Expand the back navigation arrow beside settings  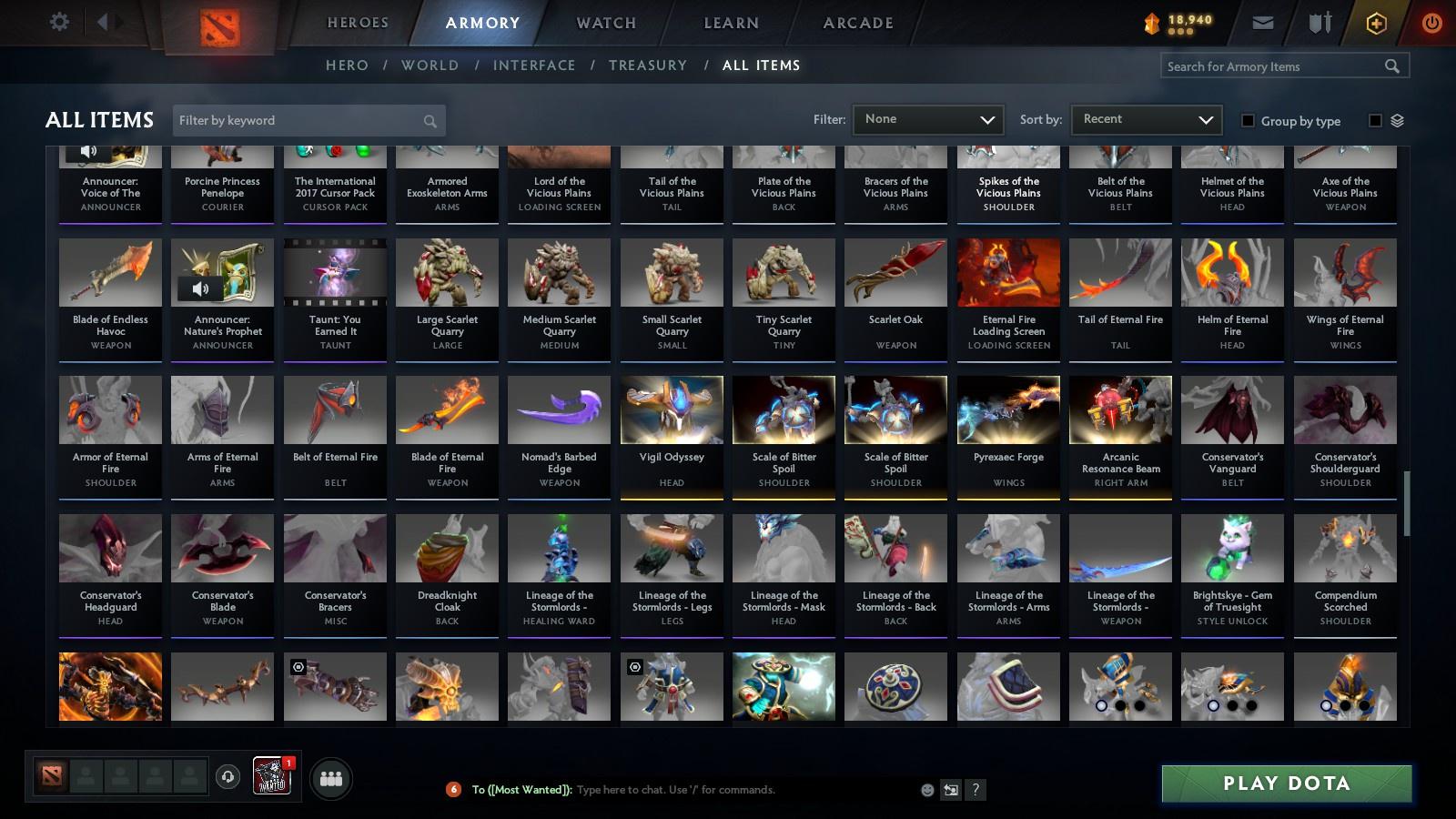coord(103,22)
